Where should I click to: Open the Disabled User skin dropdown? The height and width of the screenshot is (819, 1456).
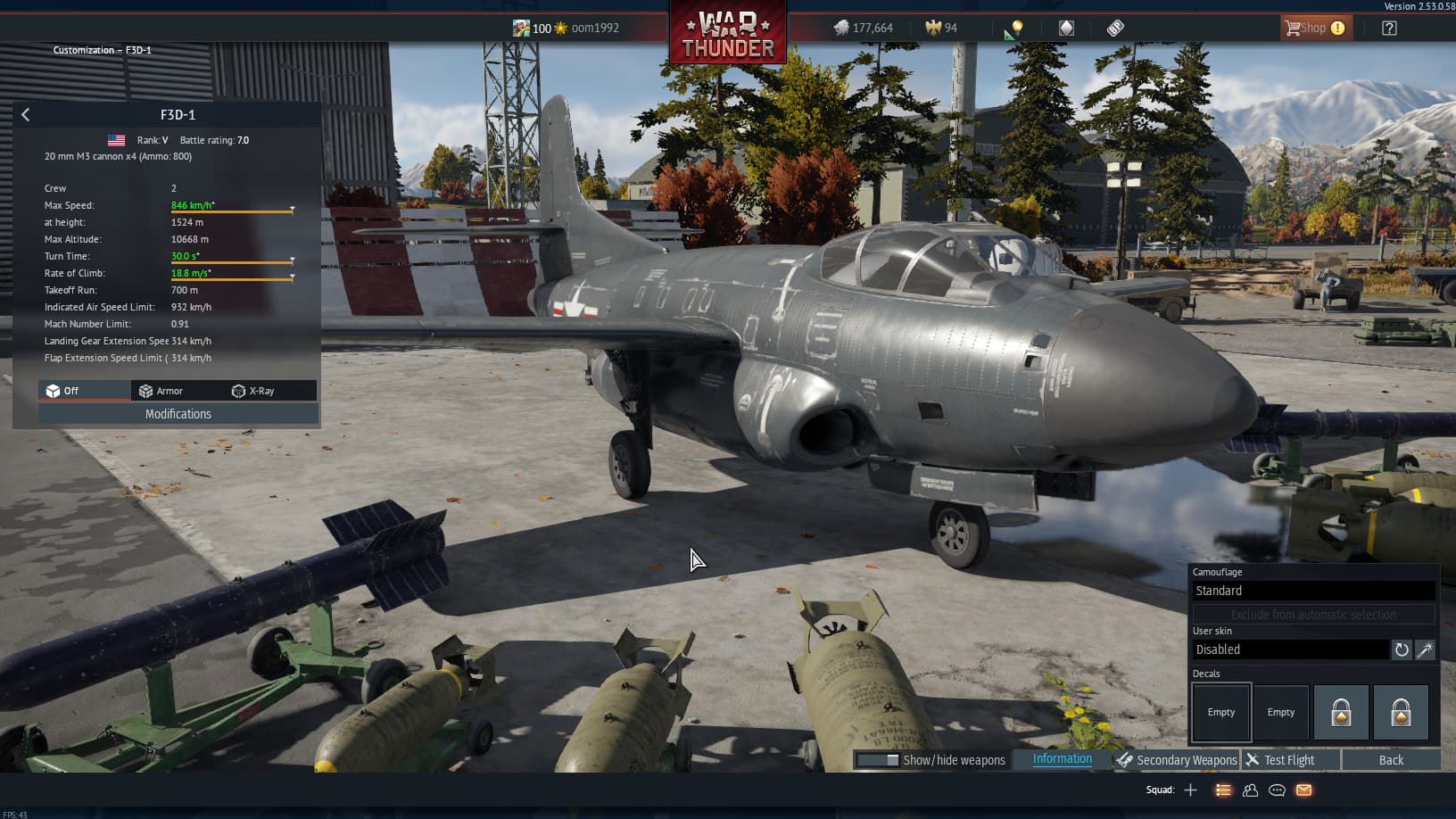tap(1288, 649)
